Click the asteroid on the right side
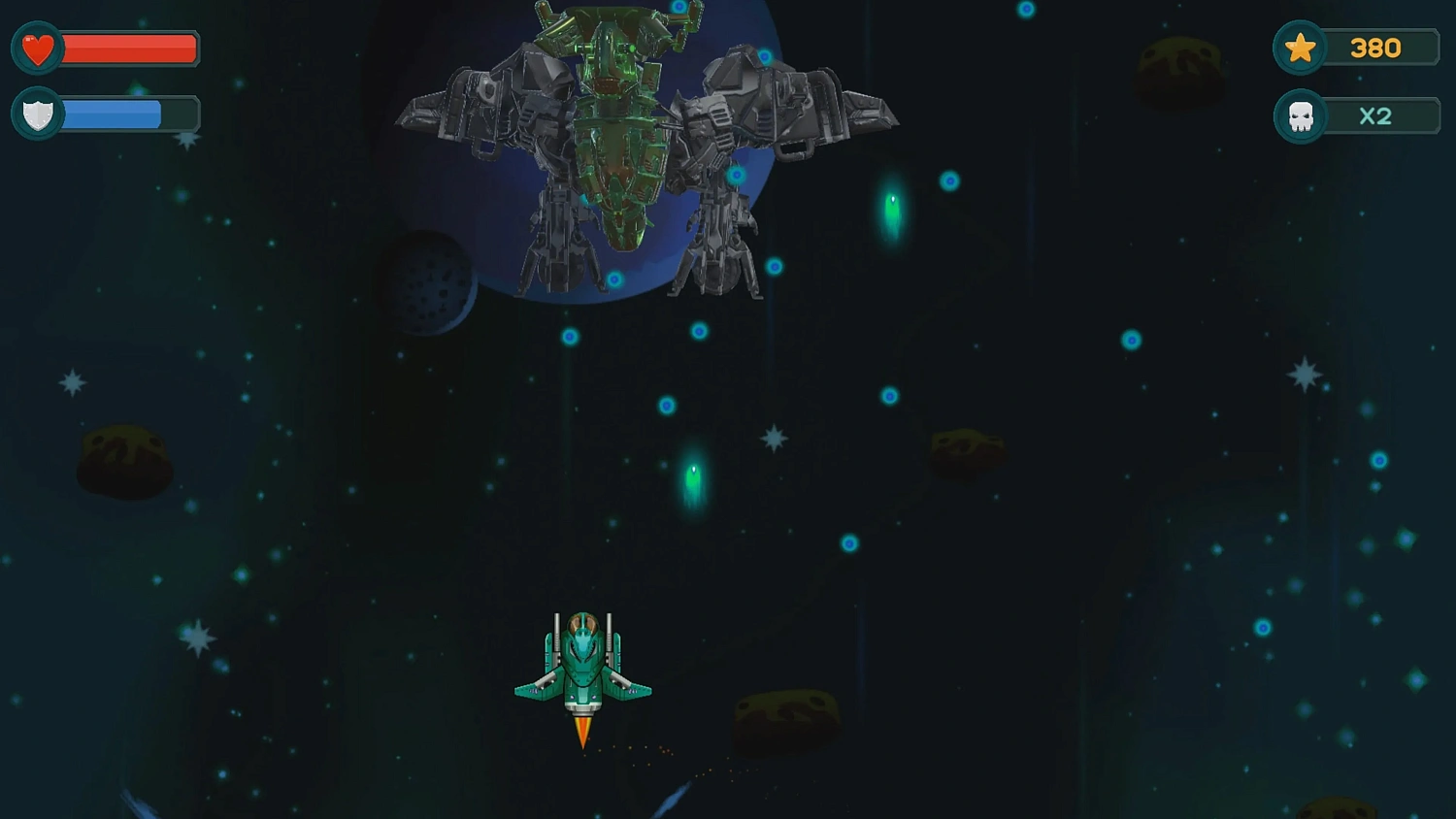Viewport: 1456px width, 819px height. (967, 448)
